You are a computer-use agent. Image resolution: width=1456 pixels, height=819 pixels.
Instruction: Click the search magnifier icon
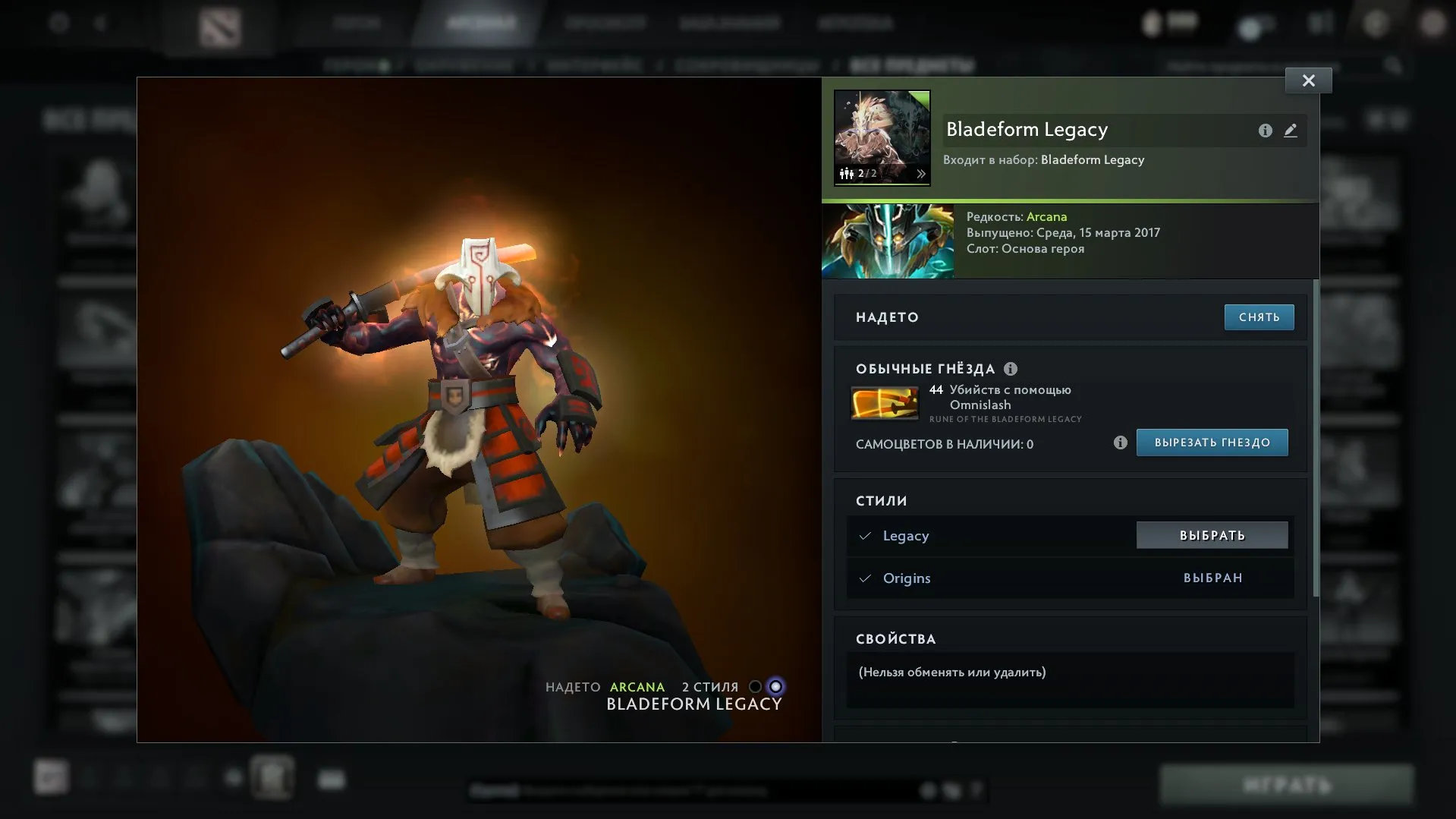click(x=1395, y=65)
